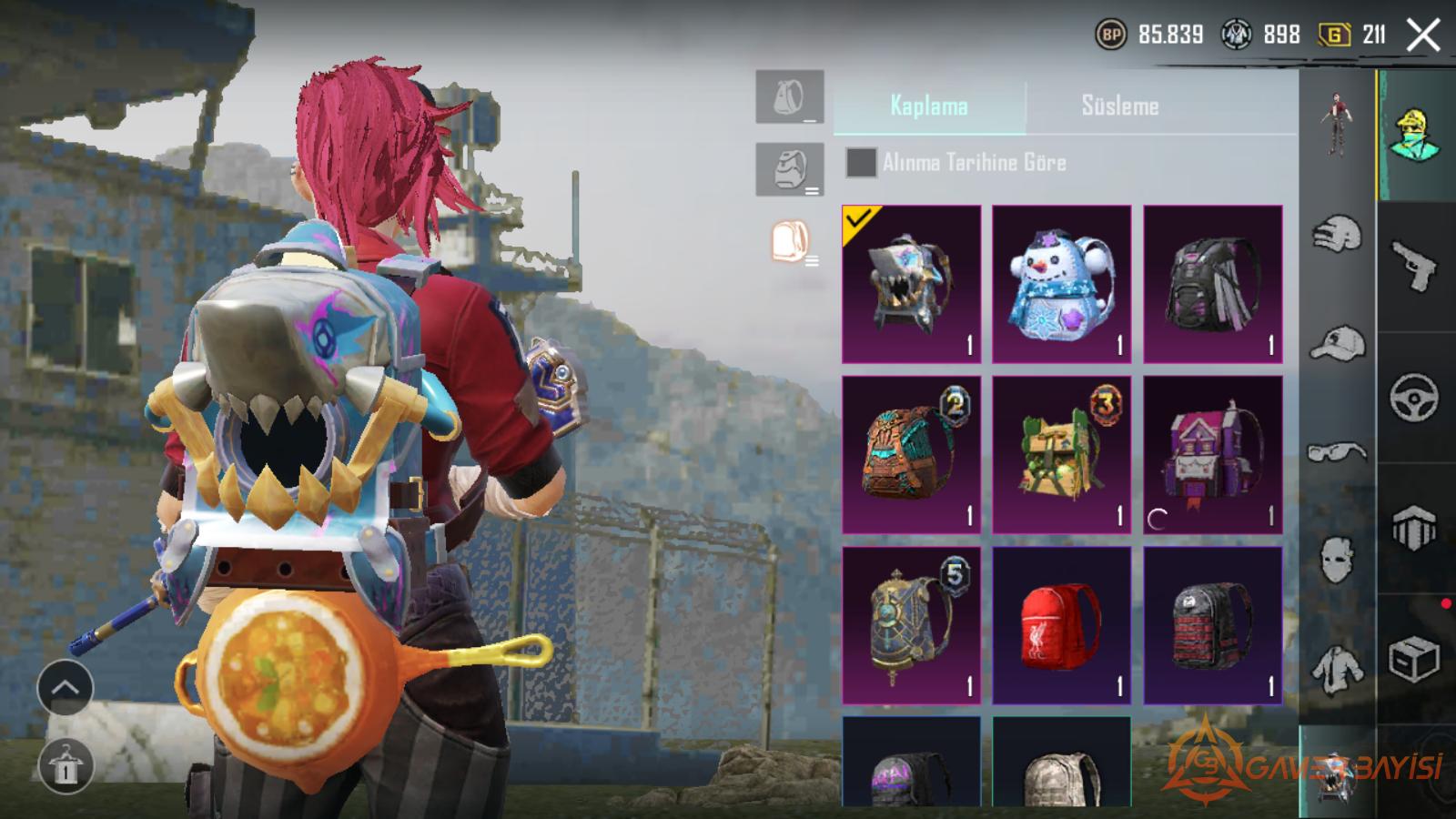Close the inventory screen

click(x=1422, y=35)
